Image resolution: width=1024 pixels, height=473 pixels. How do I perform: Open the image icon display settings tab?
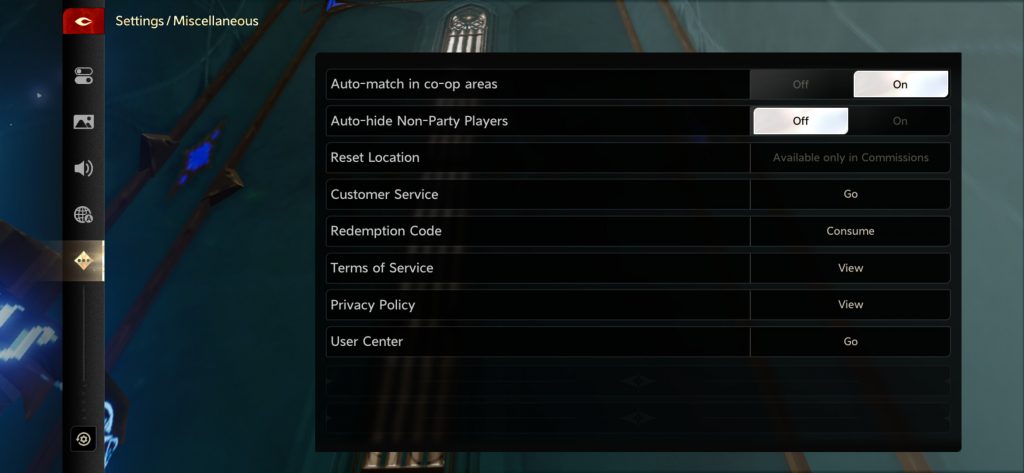click(84, 122)
